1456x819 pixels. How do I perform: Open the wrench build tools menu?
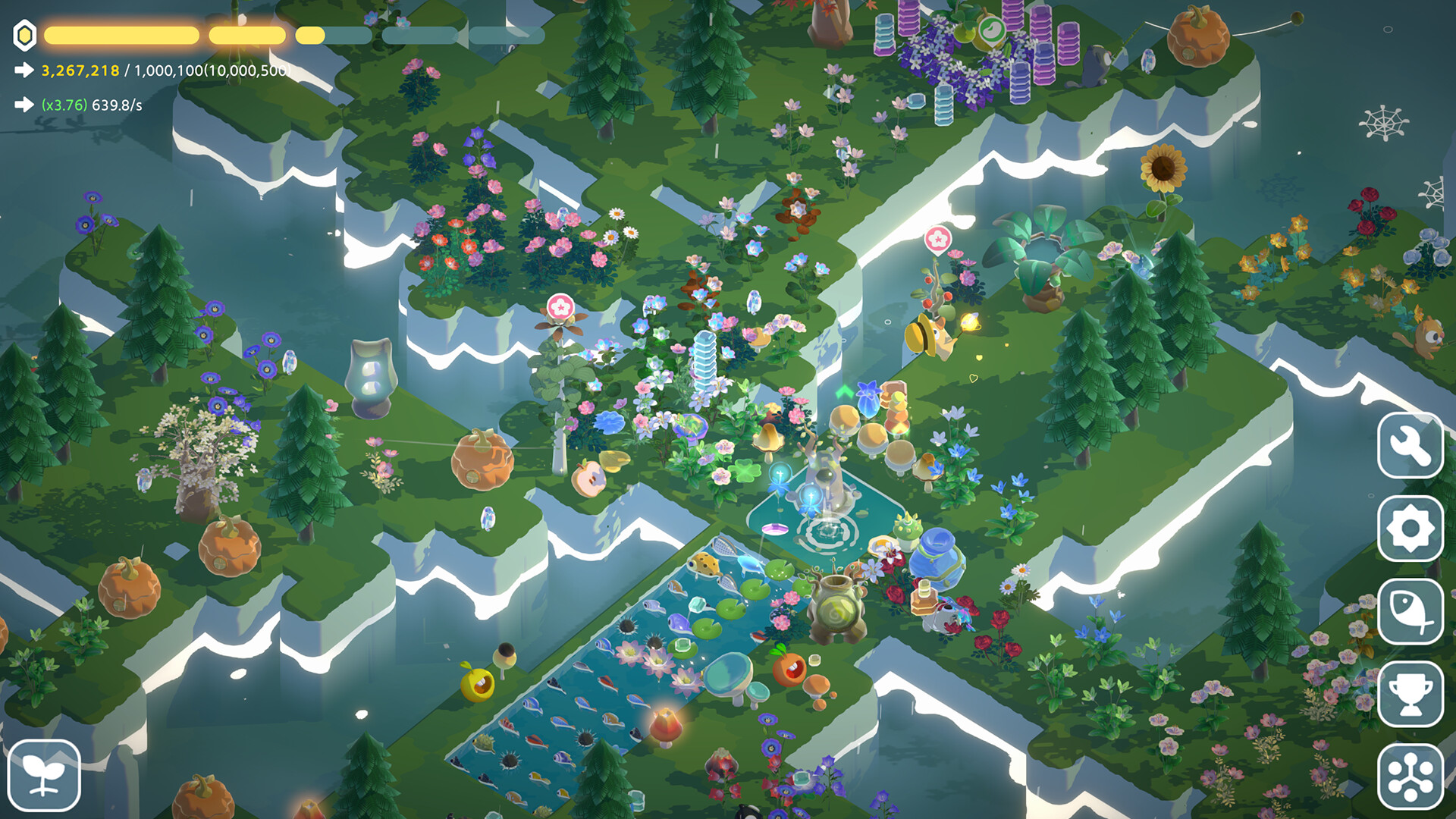point(1410,446)
